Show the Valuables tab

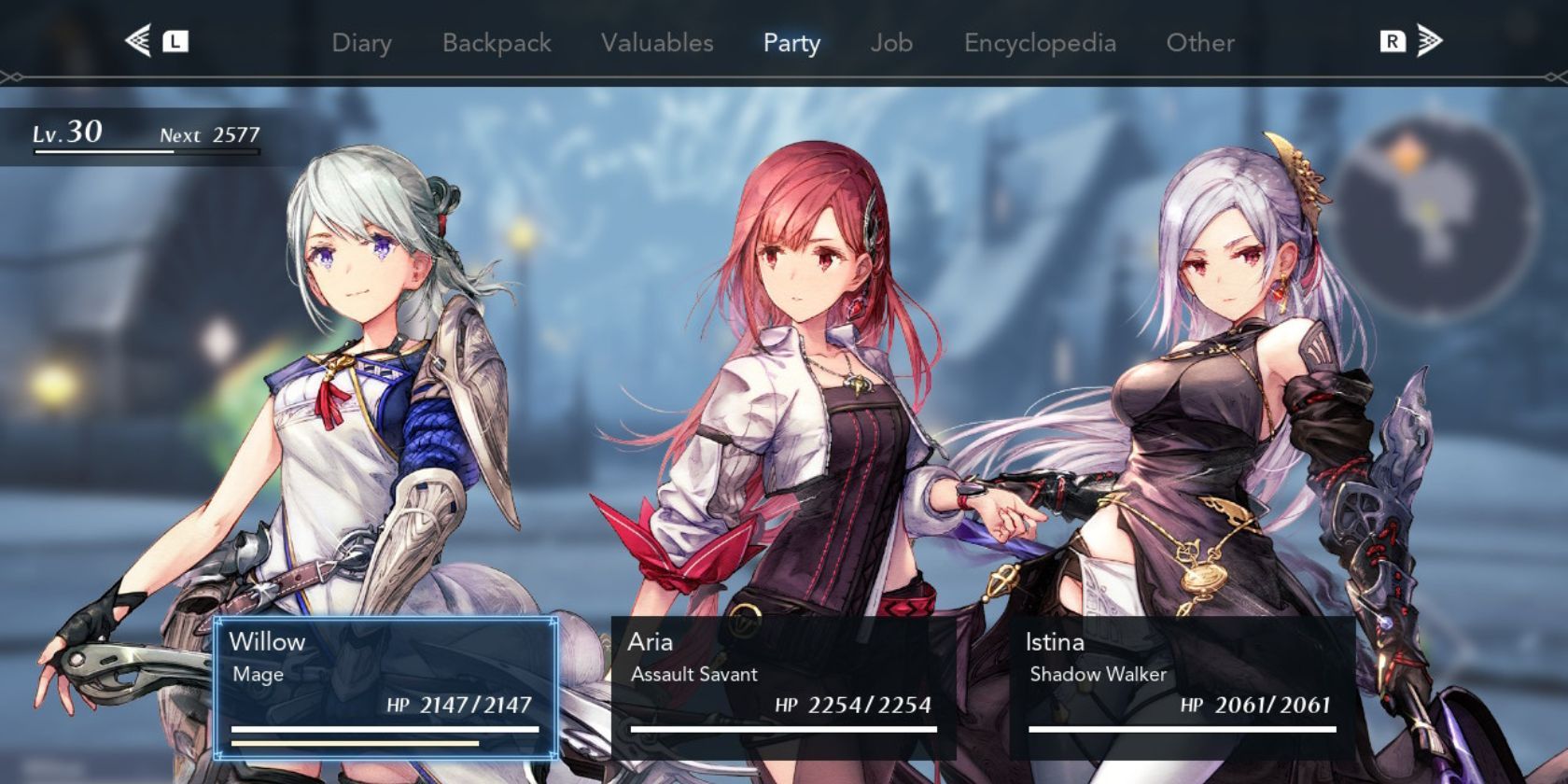(657, 43)
